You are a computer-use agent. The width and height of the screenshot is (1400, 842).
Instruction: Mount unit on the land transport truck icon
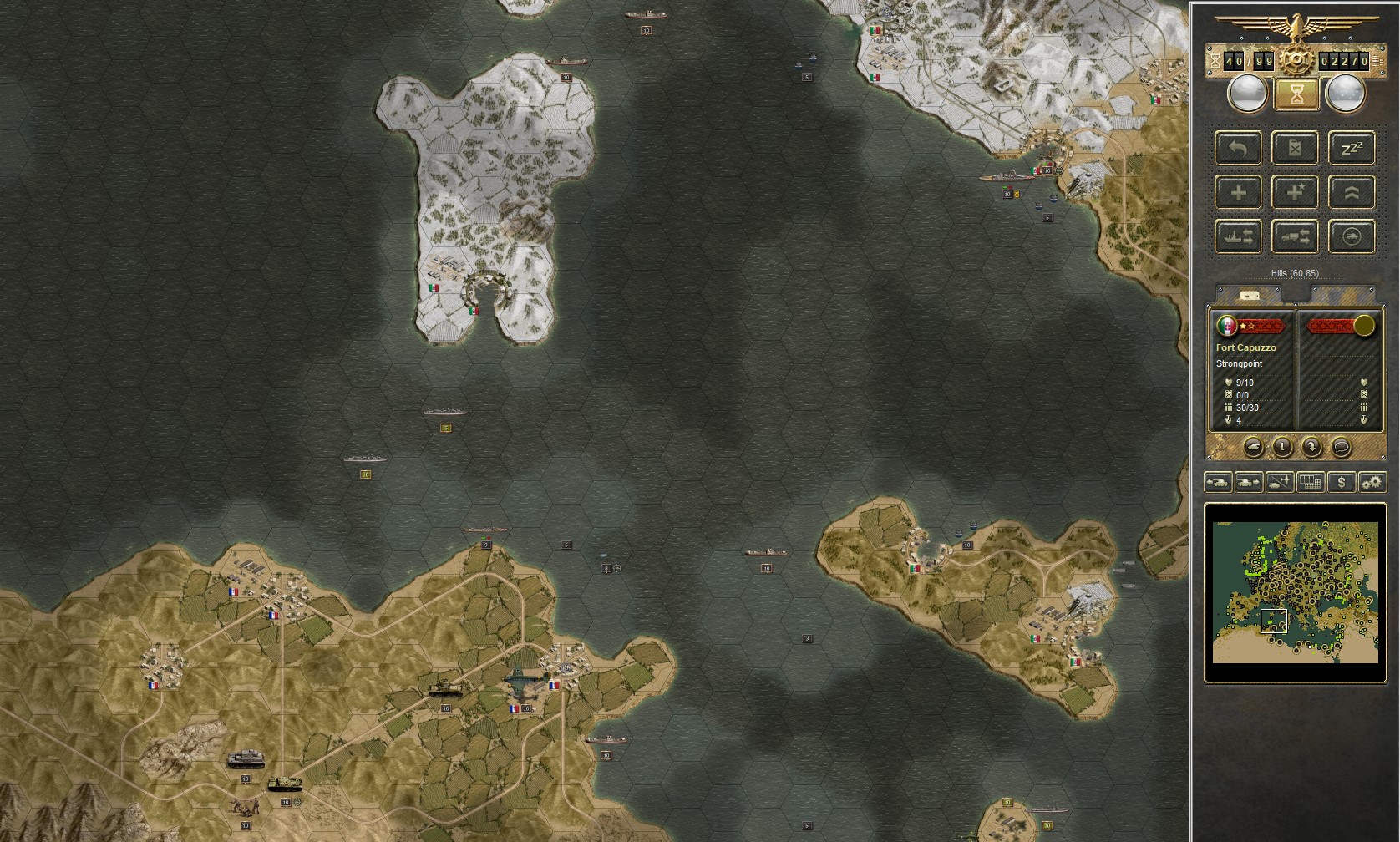point(1295,236)
